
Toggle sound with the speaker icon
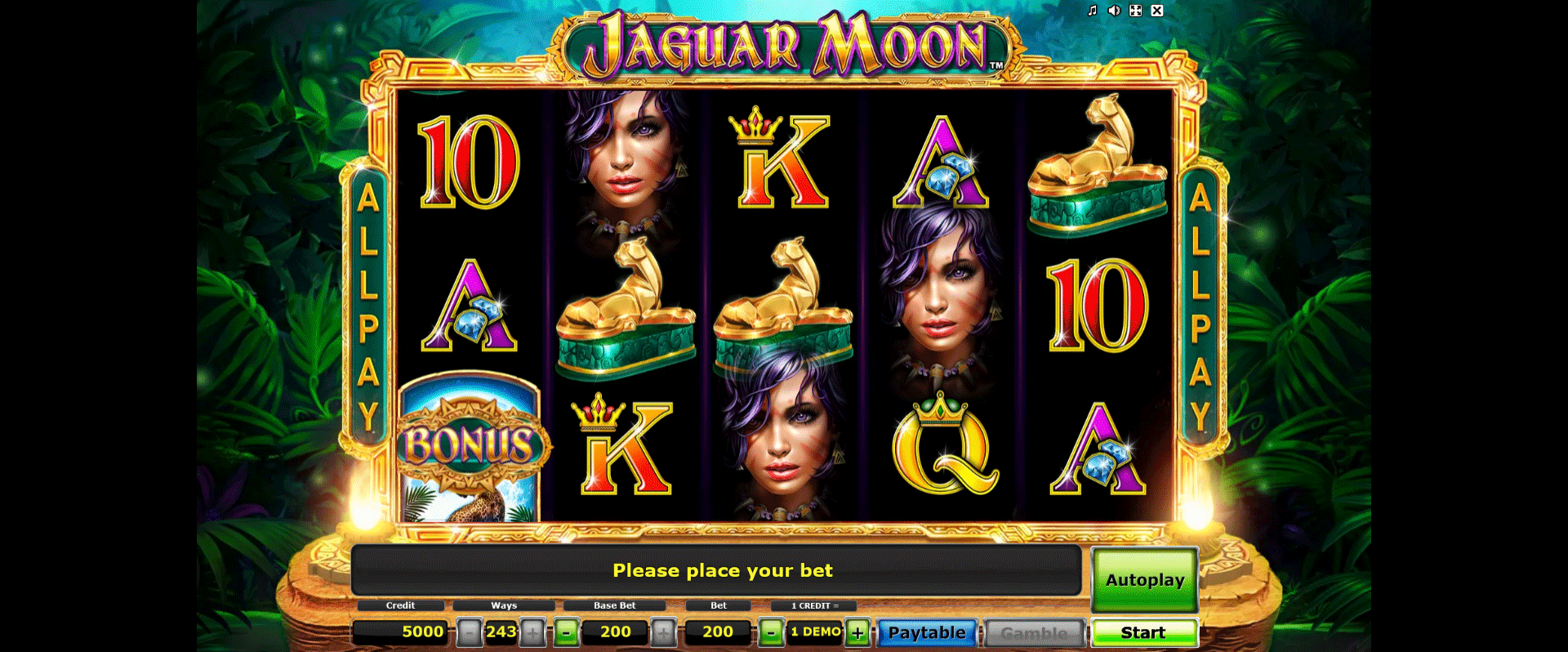[x=1113, y=11]
